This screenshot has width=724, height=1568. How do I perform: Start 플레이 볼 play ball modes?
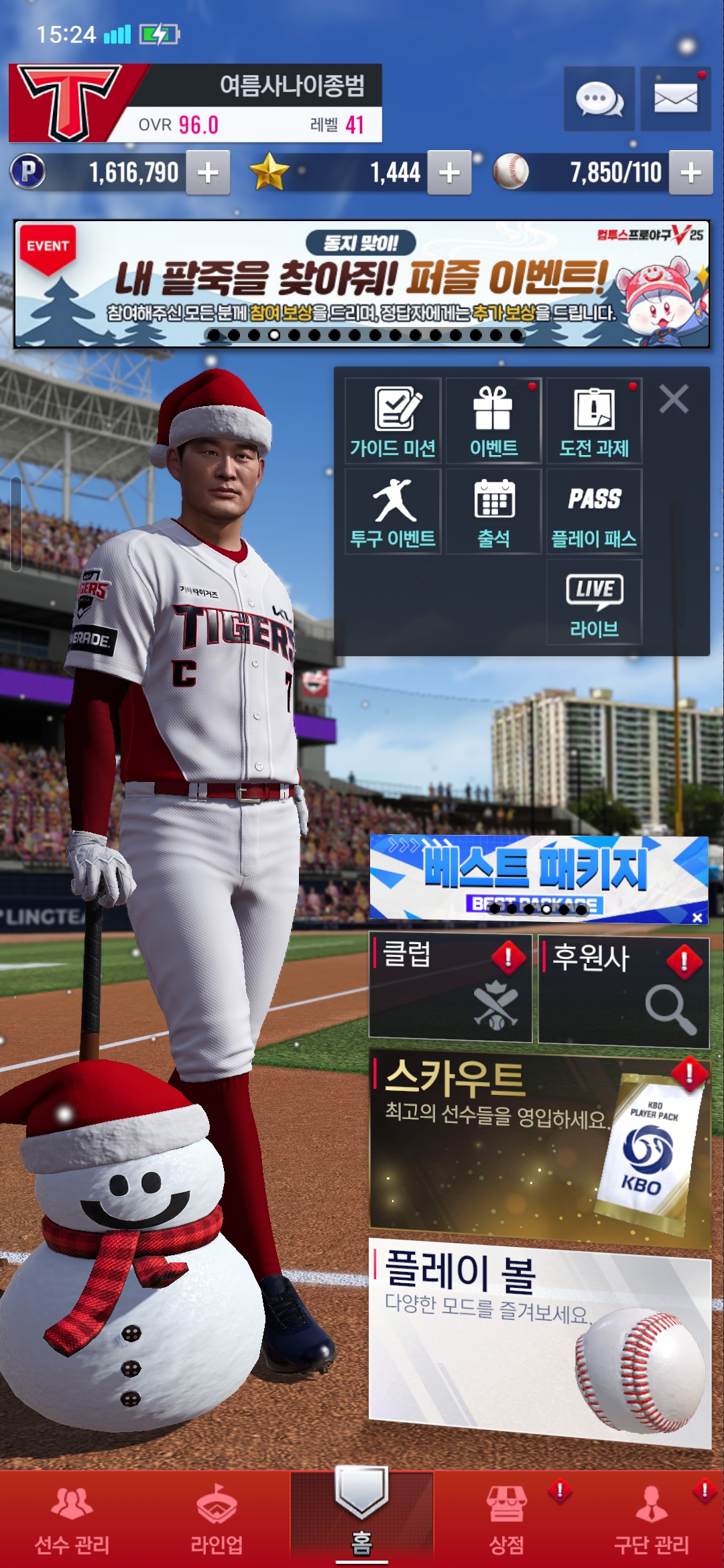coord(540,1340)
